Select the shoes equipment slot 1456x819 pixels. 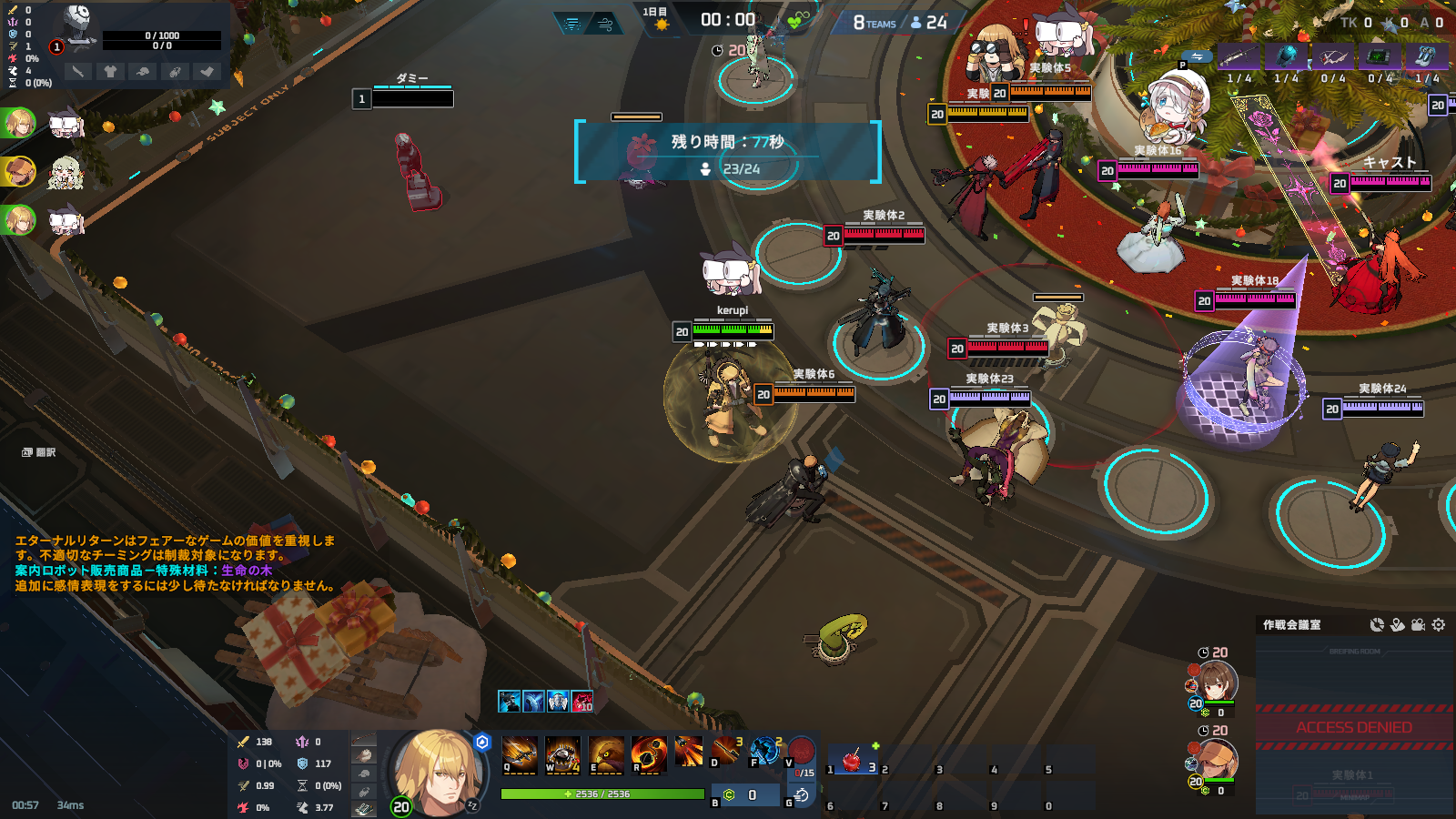click(x=364, y=809)
